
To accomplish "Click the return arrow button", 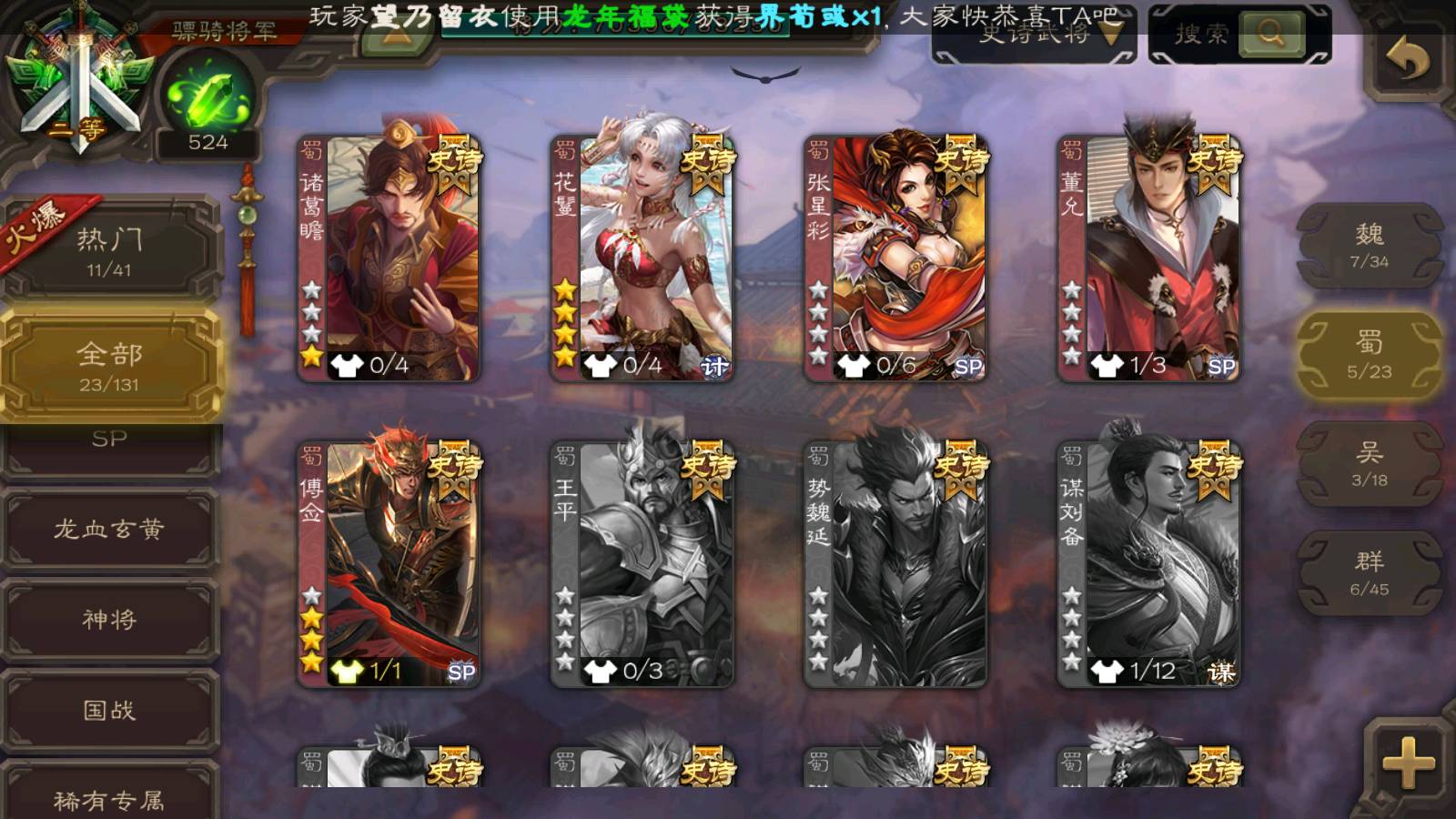I will click(1407, 60).
